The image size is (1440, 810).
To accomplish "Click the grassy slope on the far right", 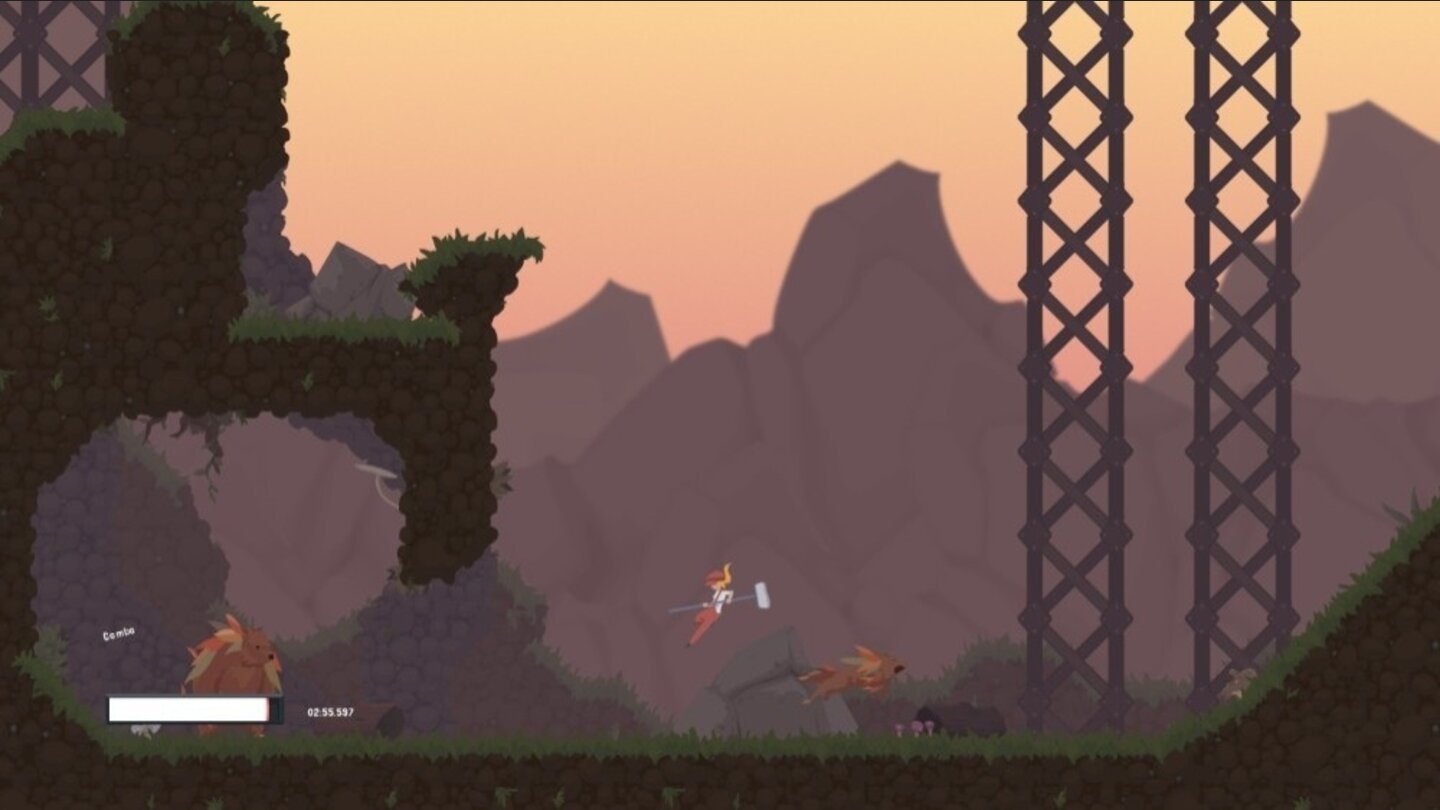I will [x=1320, y=640].
